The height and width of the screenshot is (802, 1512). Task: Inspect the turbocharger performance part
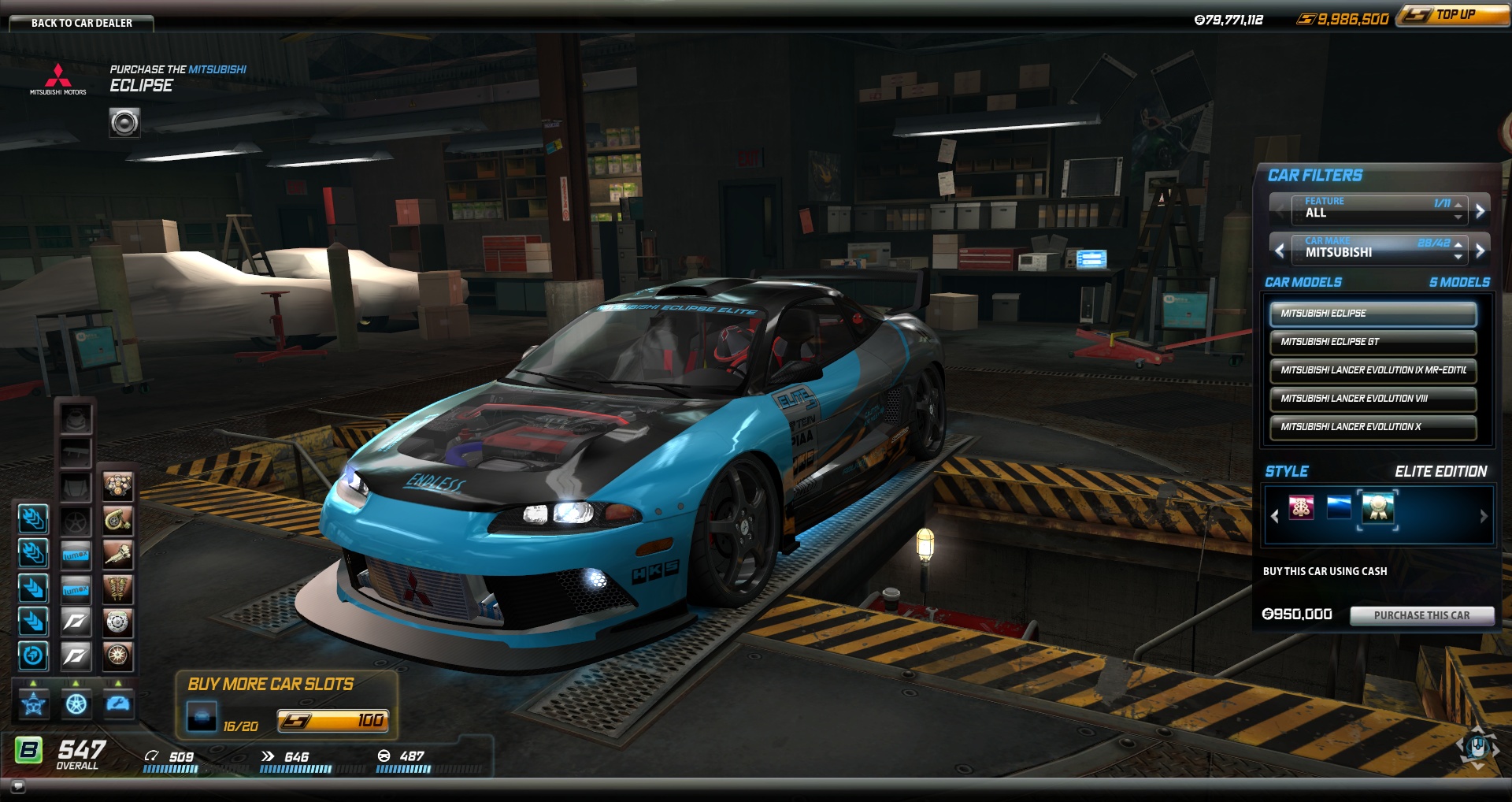point(117,520)
